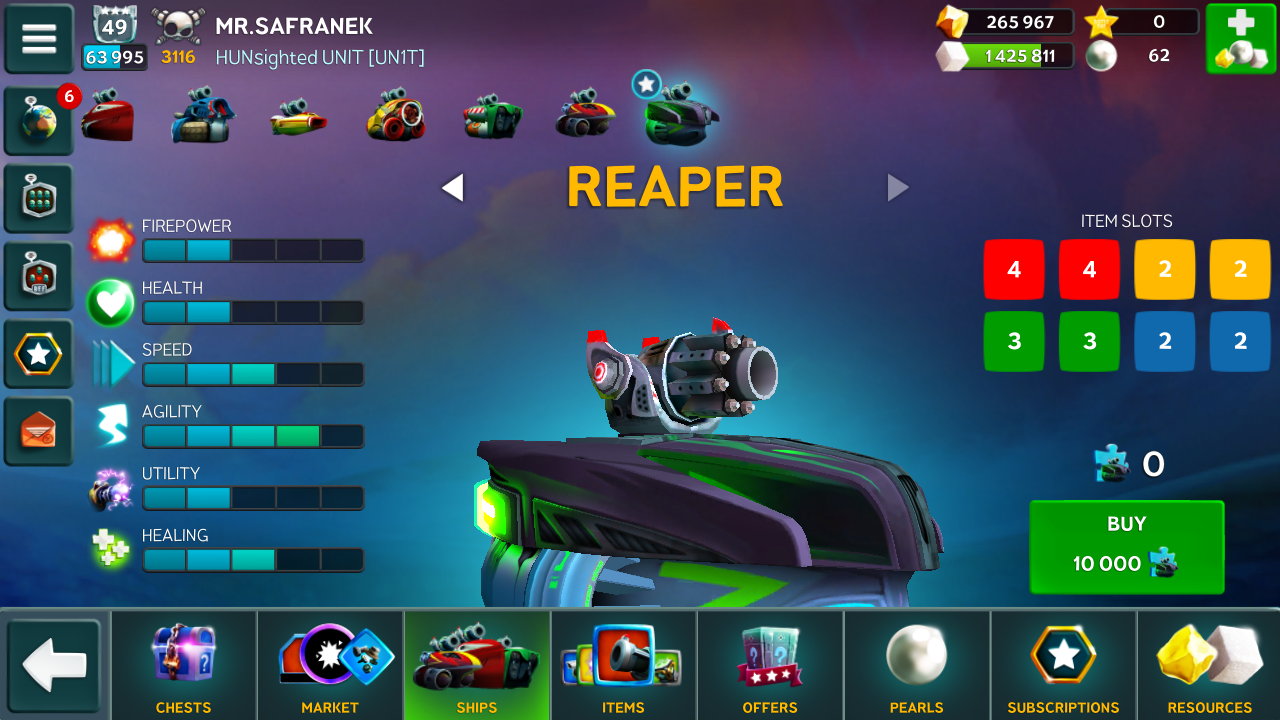The image size is (1280, 720).
Task: Add resources with the green plus button
Action: (1240, 39)
